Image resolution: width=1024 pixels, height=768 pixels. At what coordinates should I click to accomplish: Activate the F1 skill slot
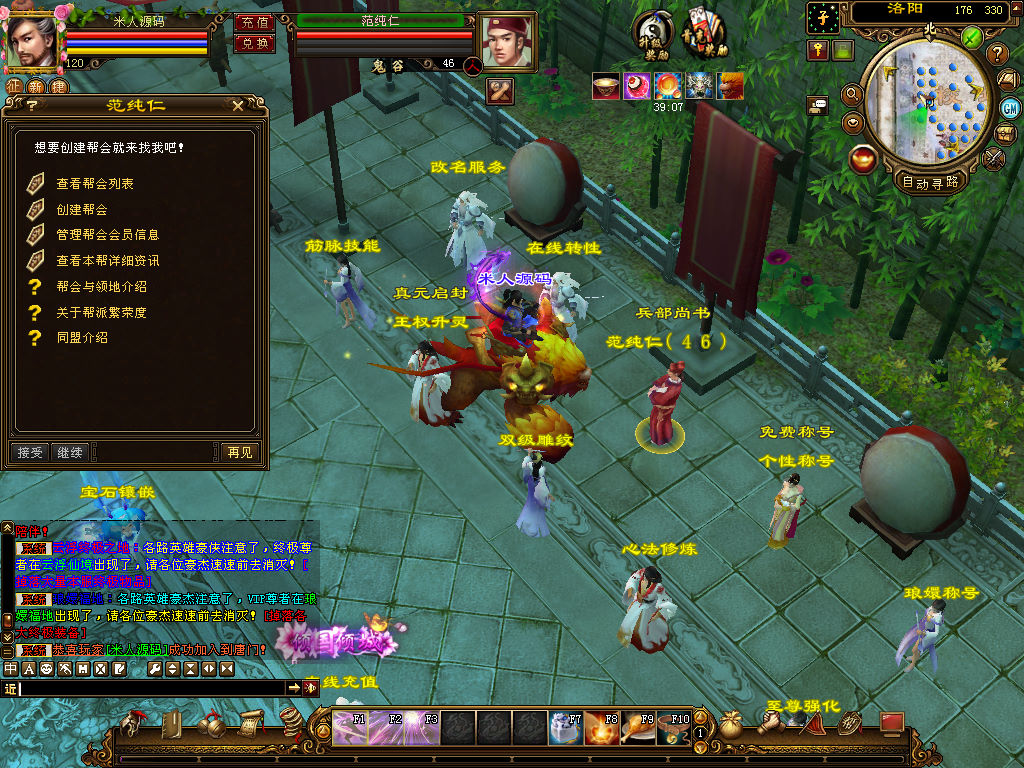pyautogui.click(x=350, y=728)
